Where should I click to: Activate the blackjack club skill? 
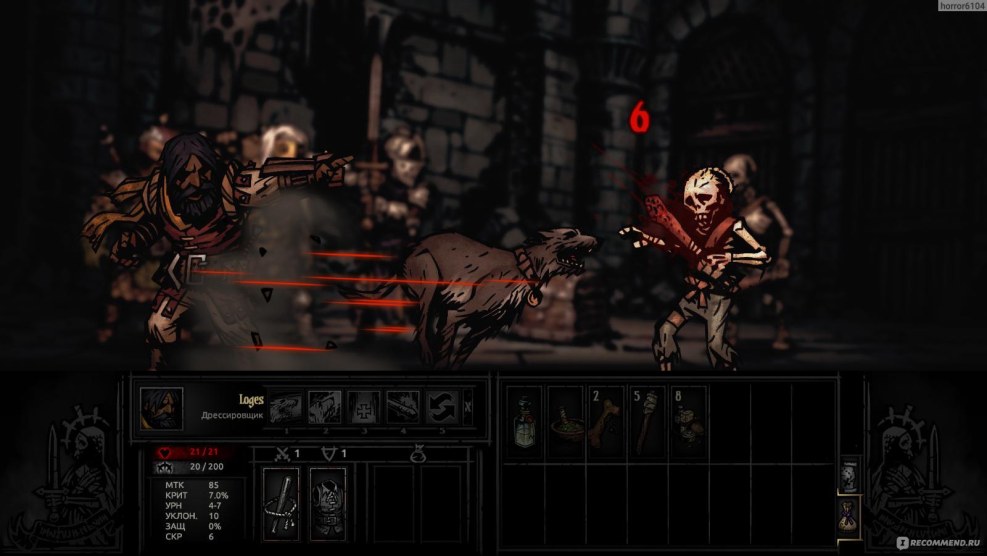coord(403,408)
